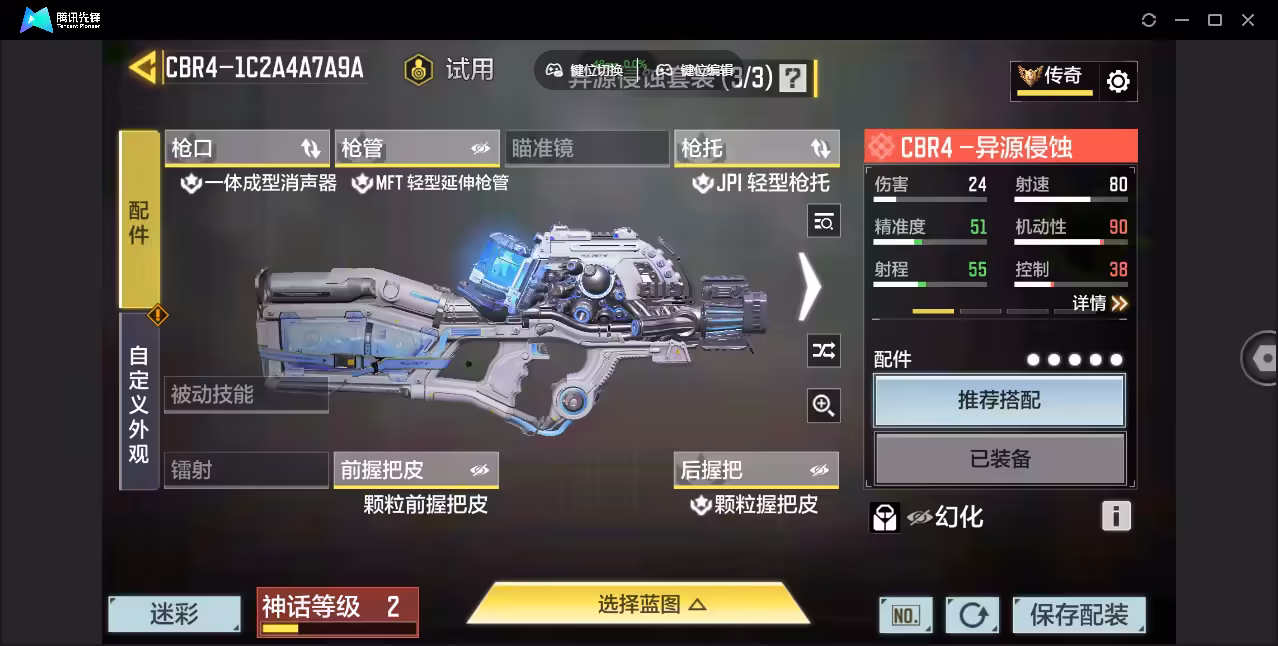Save loadout with 保存配装
The width and height of the screenshot is (1278, 646).
1079,615
